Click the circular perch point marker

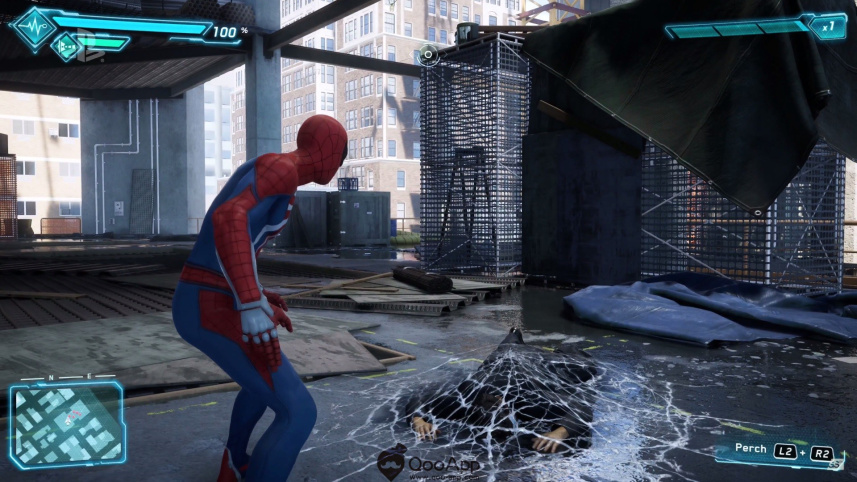[428, 54]
